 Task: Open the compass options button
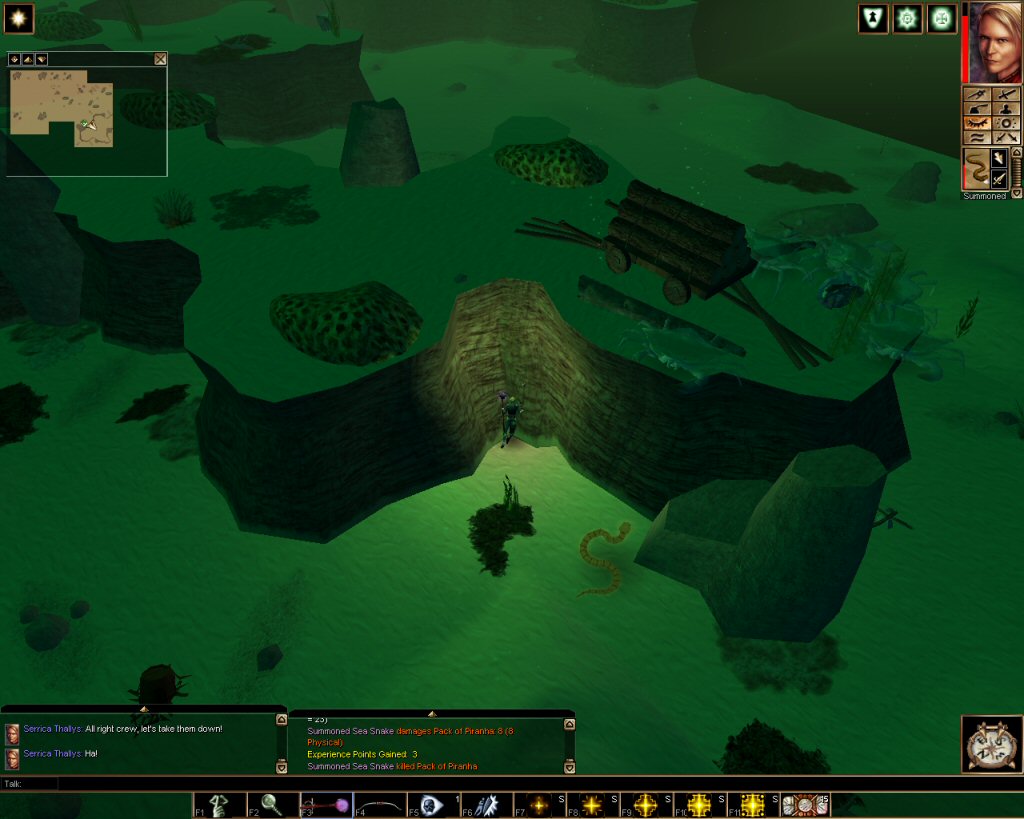991,744
